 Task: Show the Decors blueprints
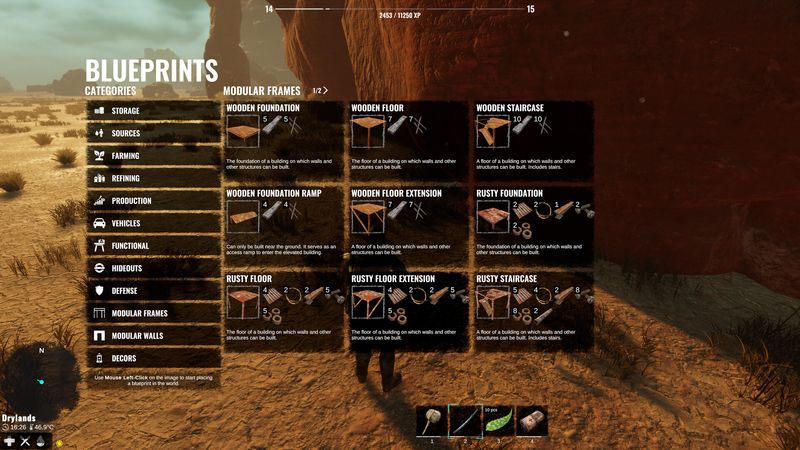tap(152, 358)
